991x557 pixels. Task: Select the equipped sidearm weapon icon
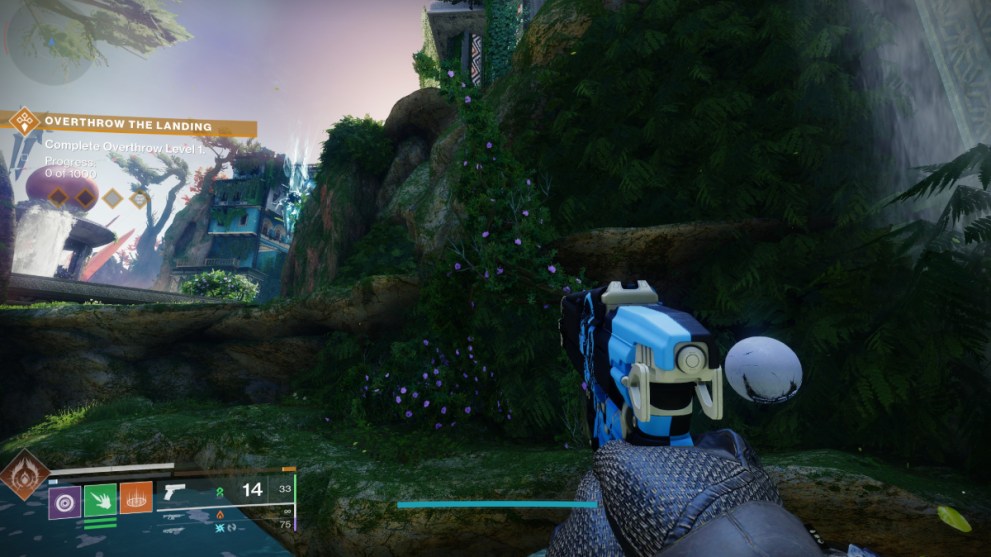click(x=174, y=491)
